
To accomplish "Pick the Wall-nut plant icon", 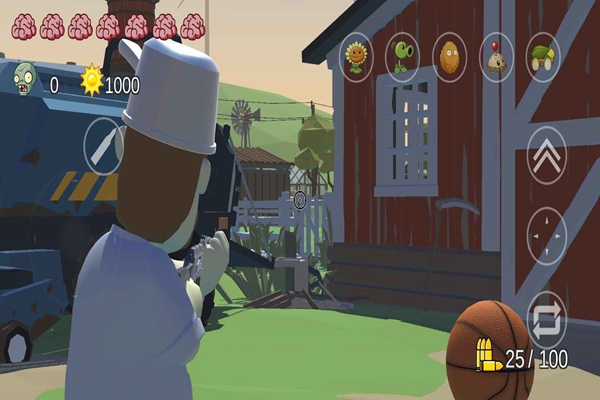I will click(449, 57).
